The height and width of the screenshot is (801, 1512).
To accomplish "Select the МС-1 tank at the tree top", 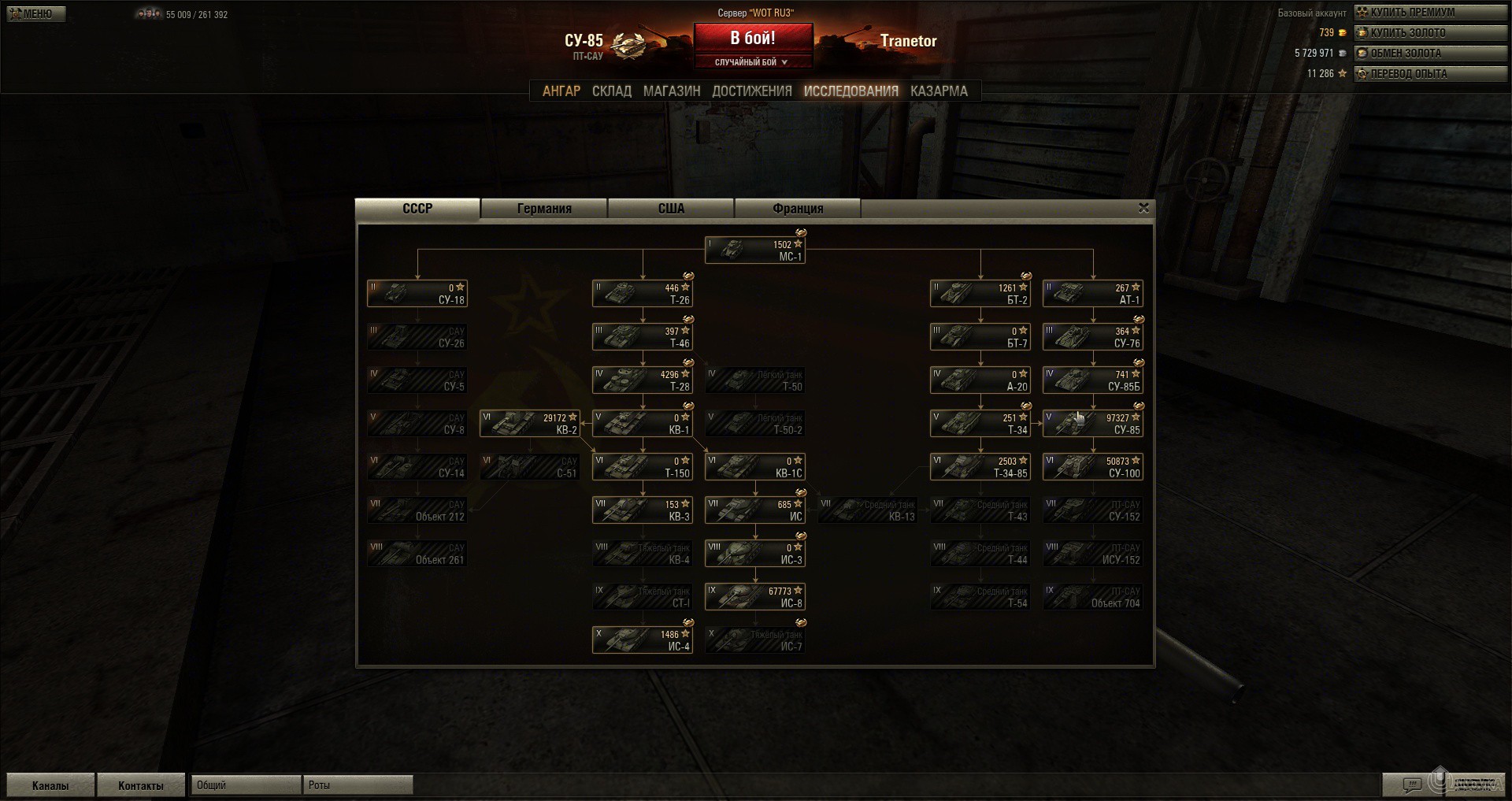I will 754,249.
